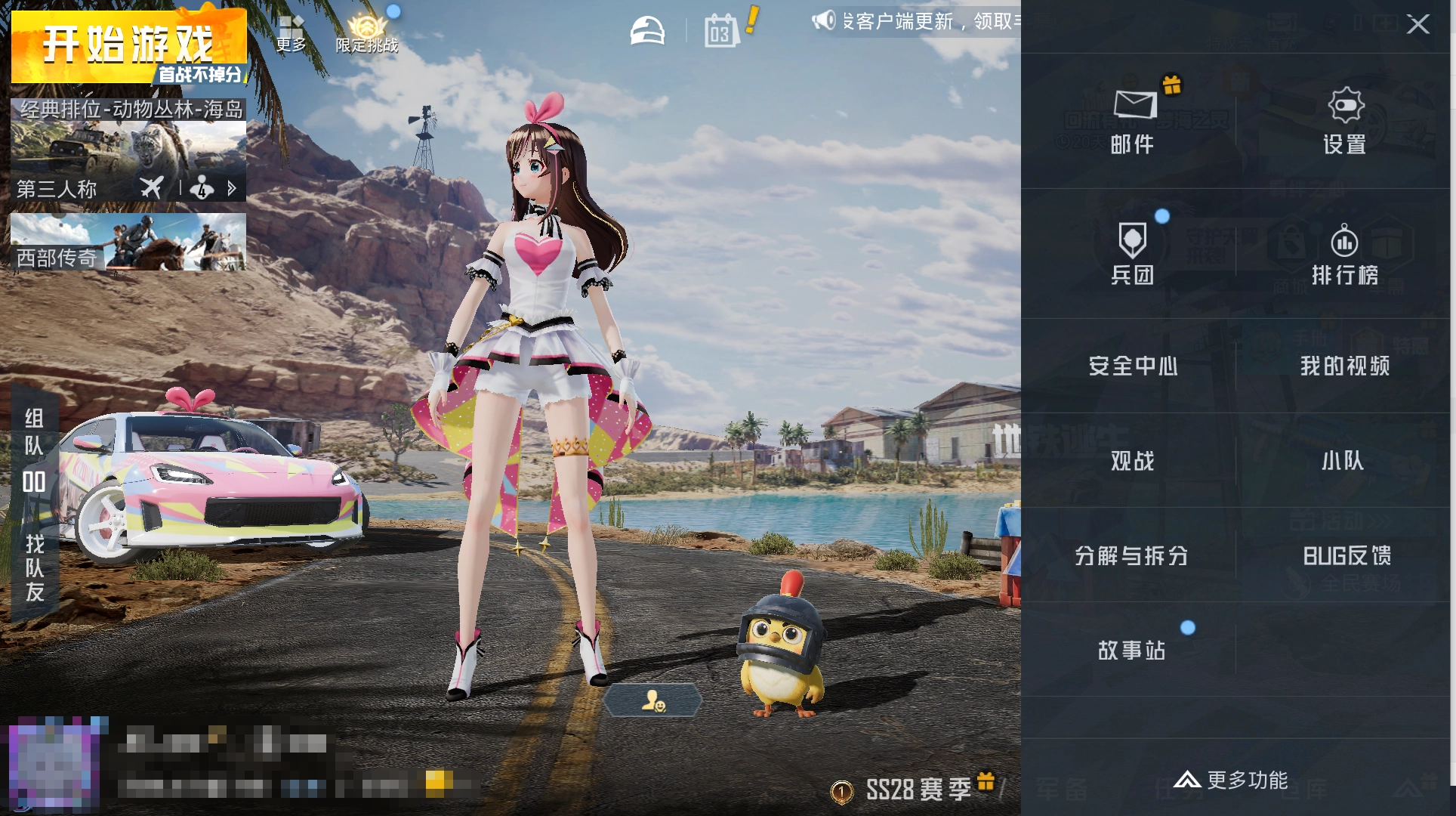1456x816 pixels.
Task: Select the 经典排位 classic ranked mode card
Action: tap(128, 150)
